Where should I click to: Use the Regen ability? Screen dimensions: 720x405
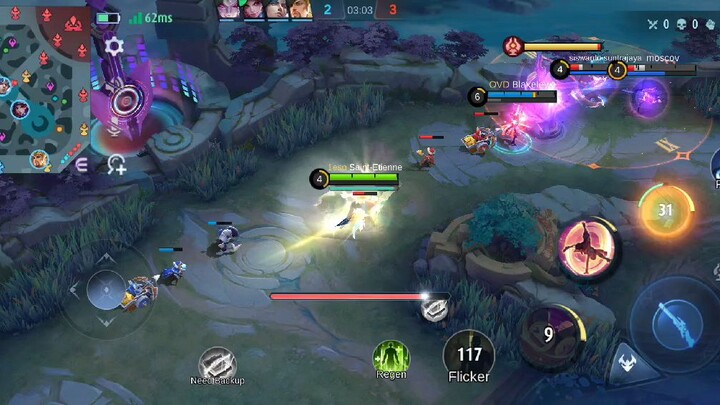pyautogui.click(x=391, y=359)
